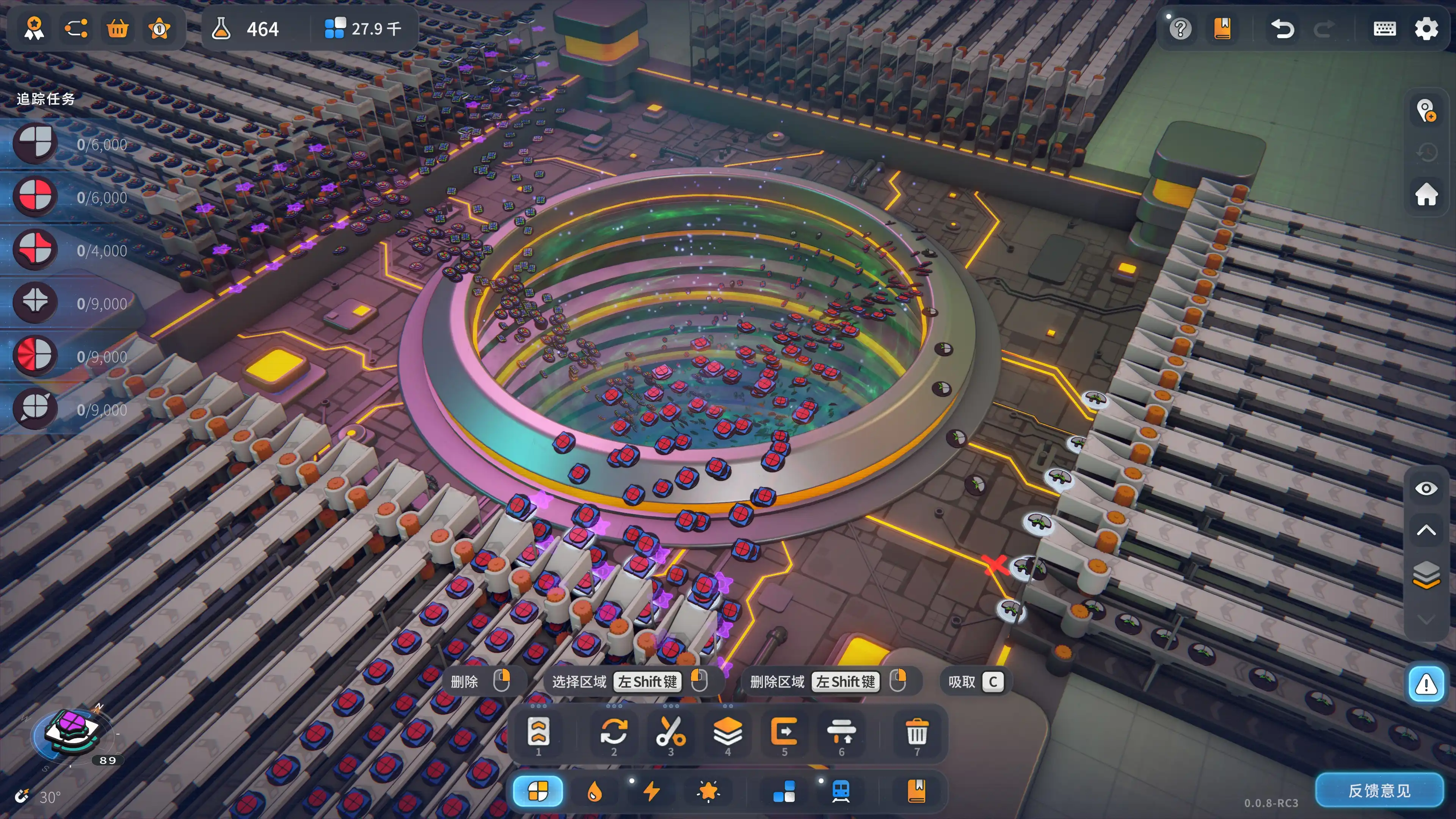The width and height of the screenshot is (1456, 819).
Task: Open the star upgrades icon
Action: (159, 28)
